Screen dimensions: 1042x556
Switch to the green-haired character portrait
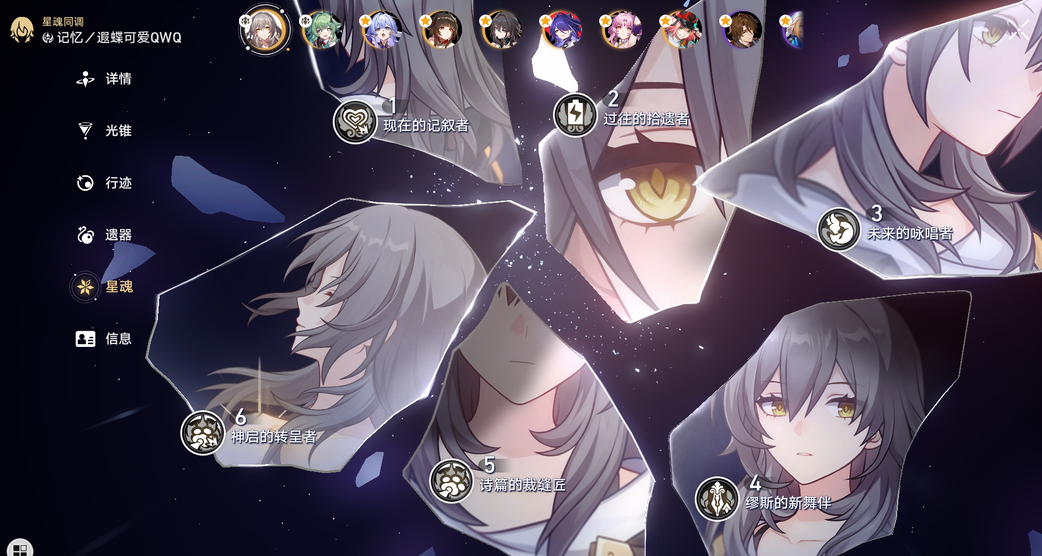pyautogui.click(x=321, y=30)
